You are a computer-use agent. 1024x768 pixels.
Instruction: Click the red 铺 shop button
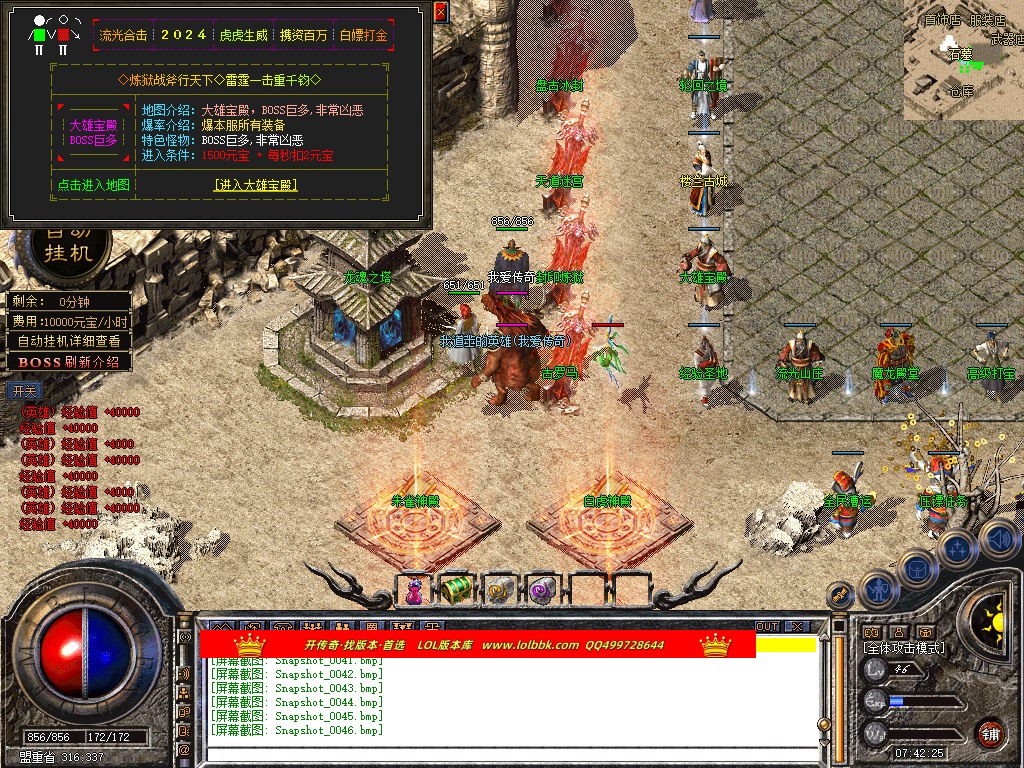tap(989, 733)
